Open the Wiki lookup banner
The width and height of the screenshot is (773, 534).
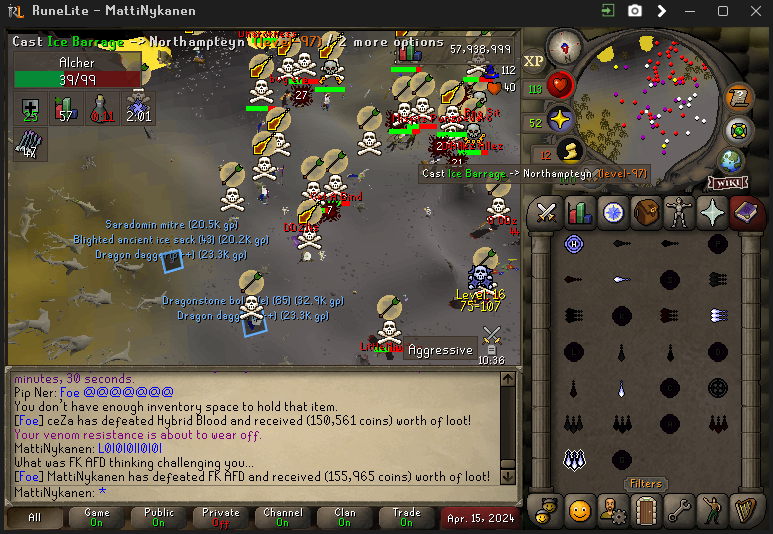[728, 183]
